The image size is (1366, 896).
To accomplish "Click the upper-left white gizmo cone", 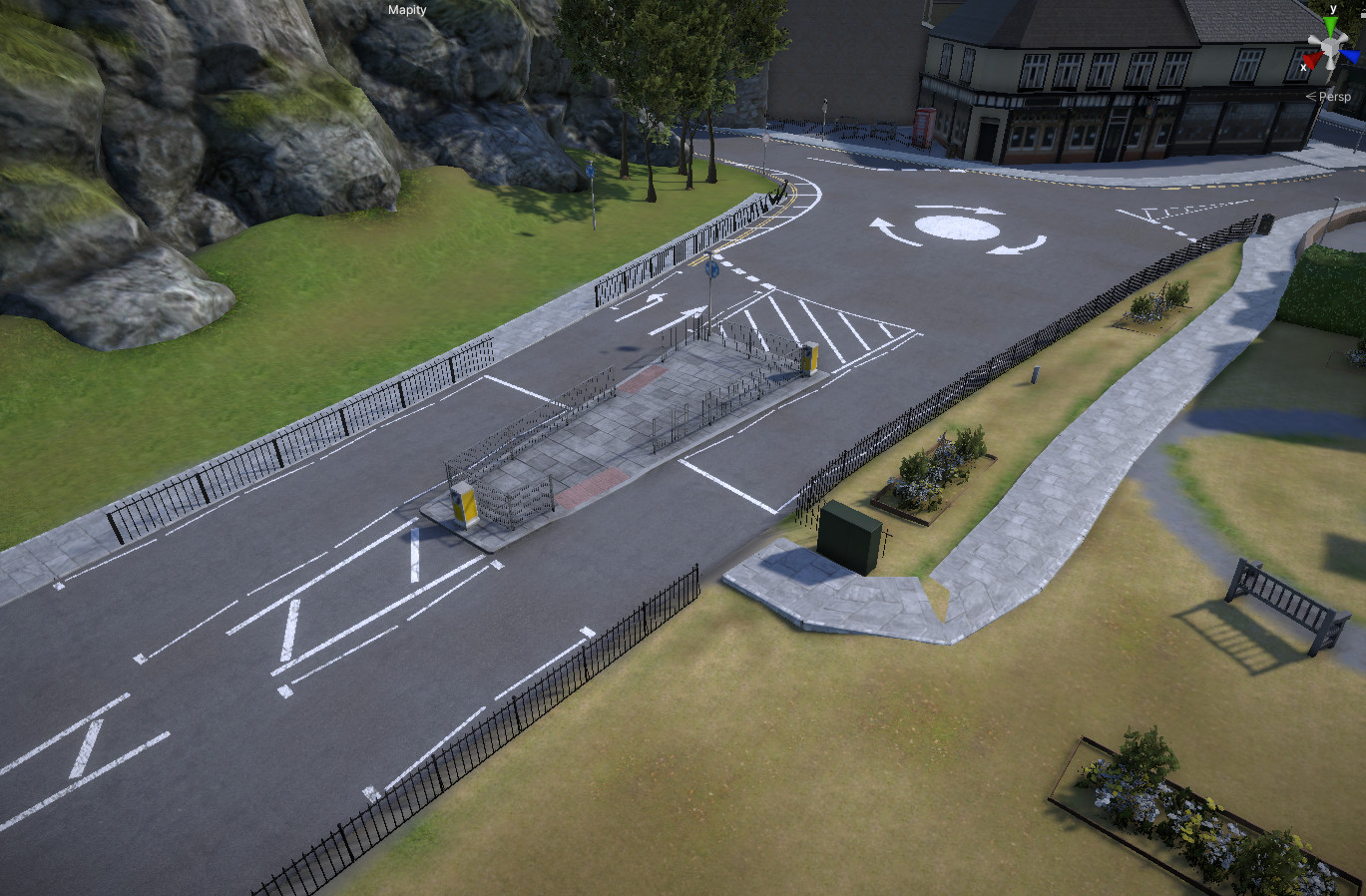I will click(1312, 38).
